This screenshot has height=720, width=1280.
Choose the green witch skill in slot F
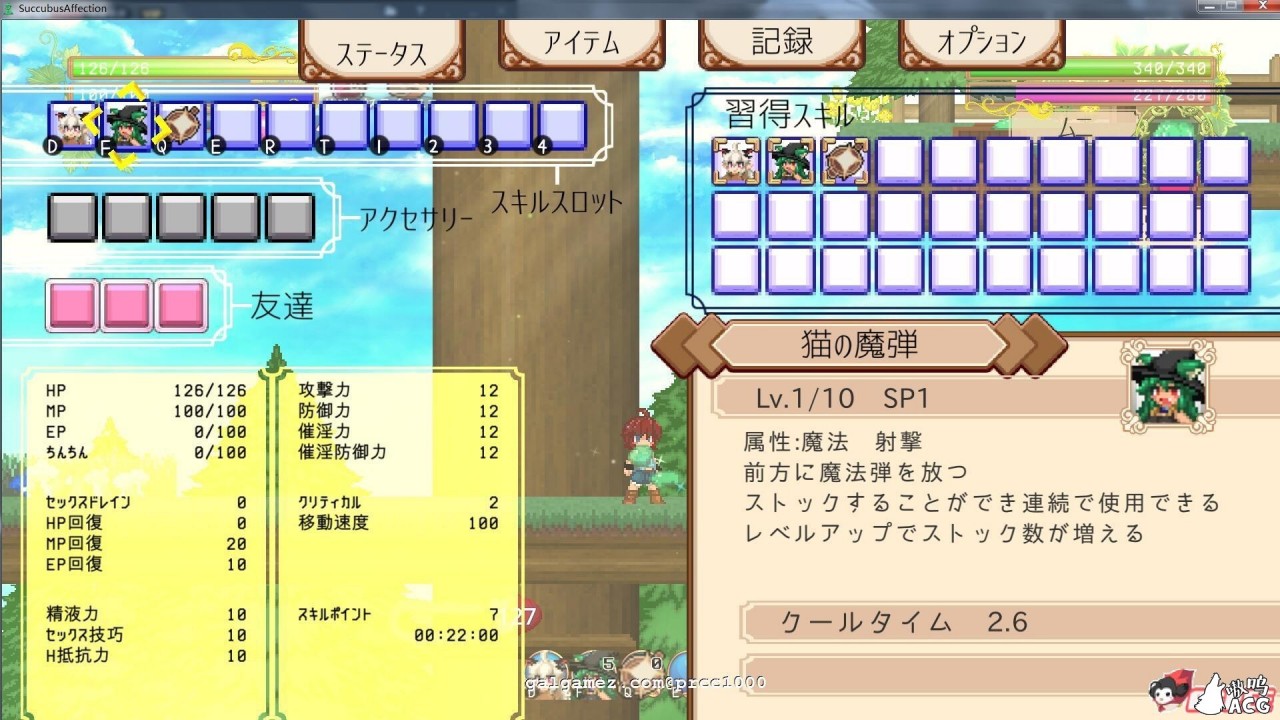[126, 125]
